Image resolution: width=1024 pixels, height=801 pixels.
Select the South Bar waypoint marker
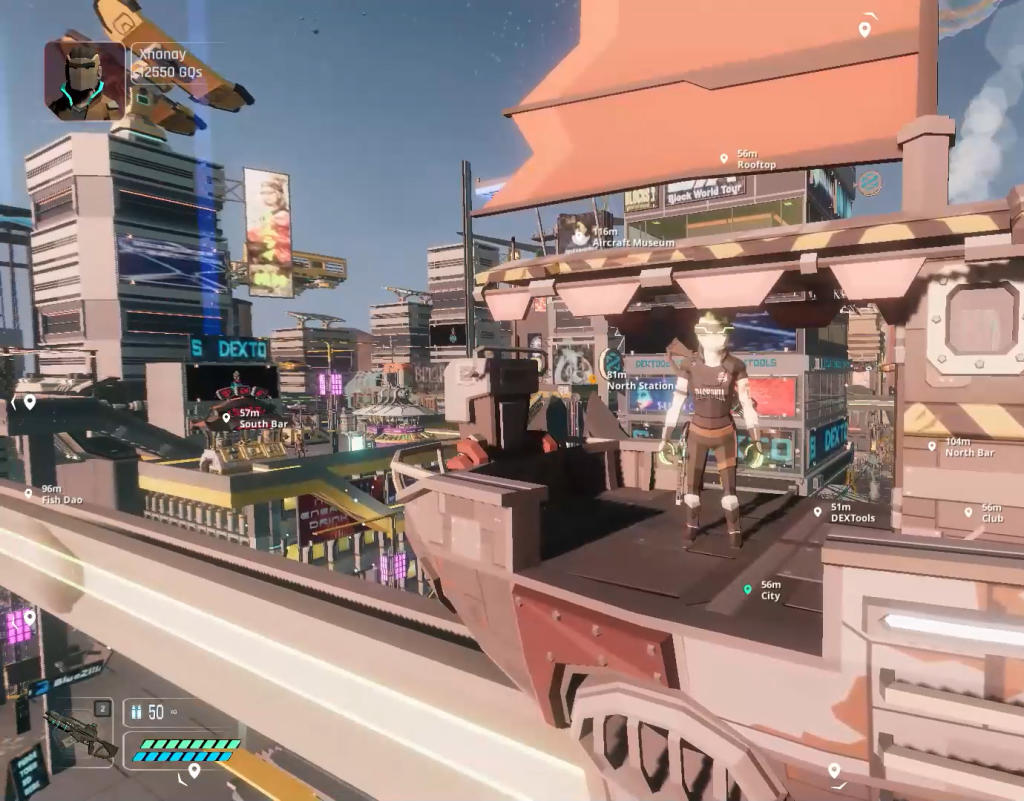pyautogui.click(x=227, y=417)
